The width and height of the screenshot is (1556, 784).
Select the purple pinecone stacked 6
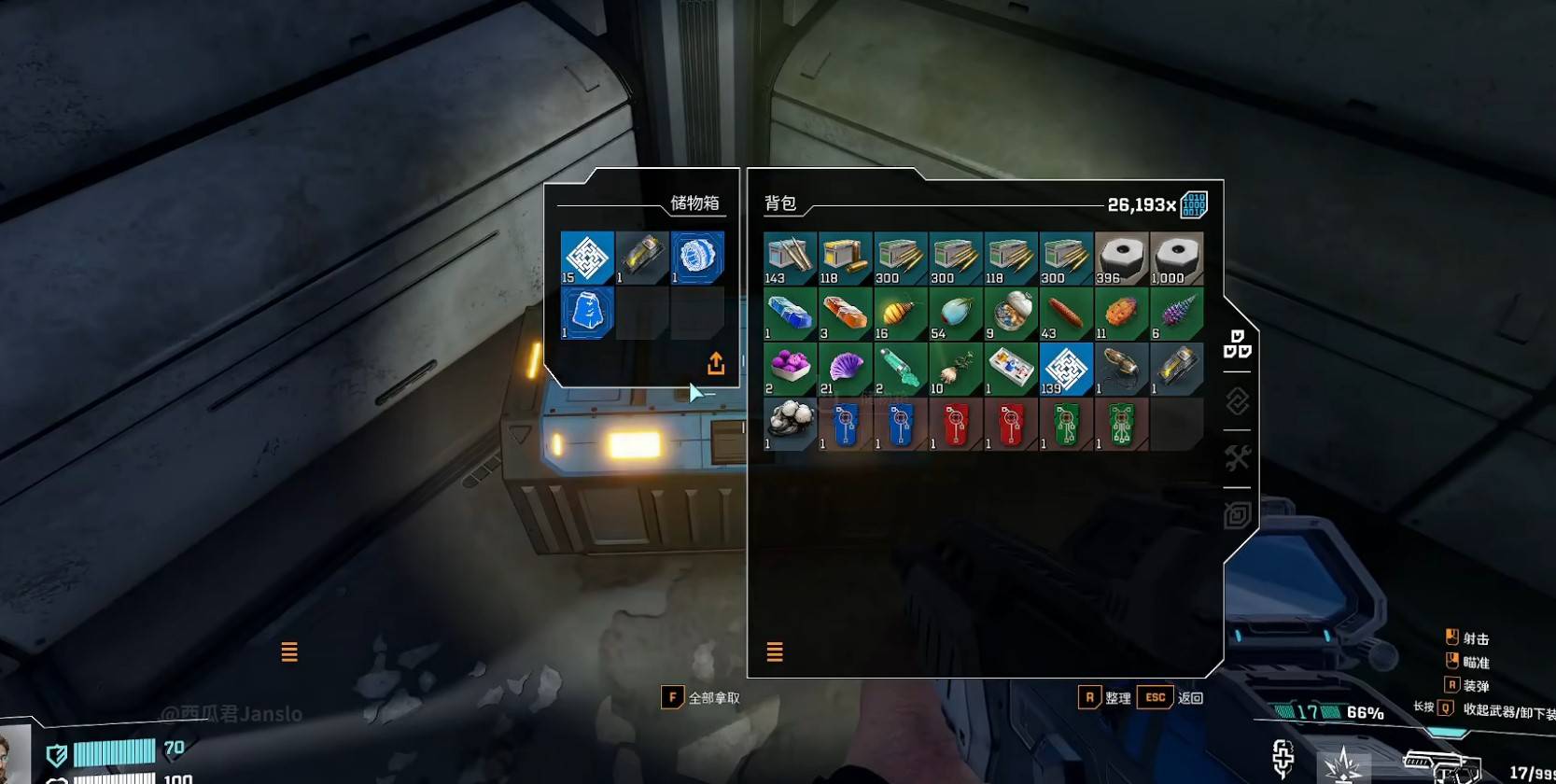click(1176, 314)
